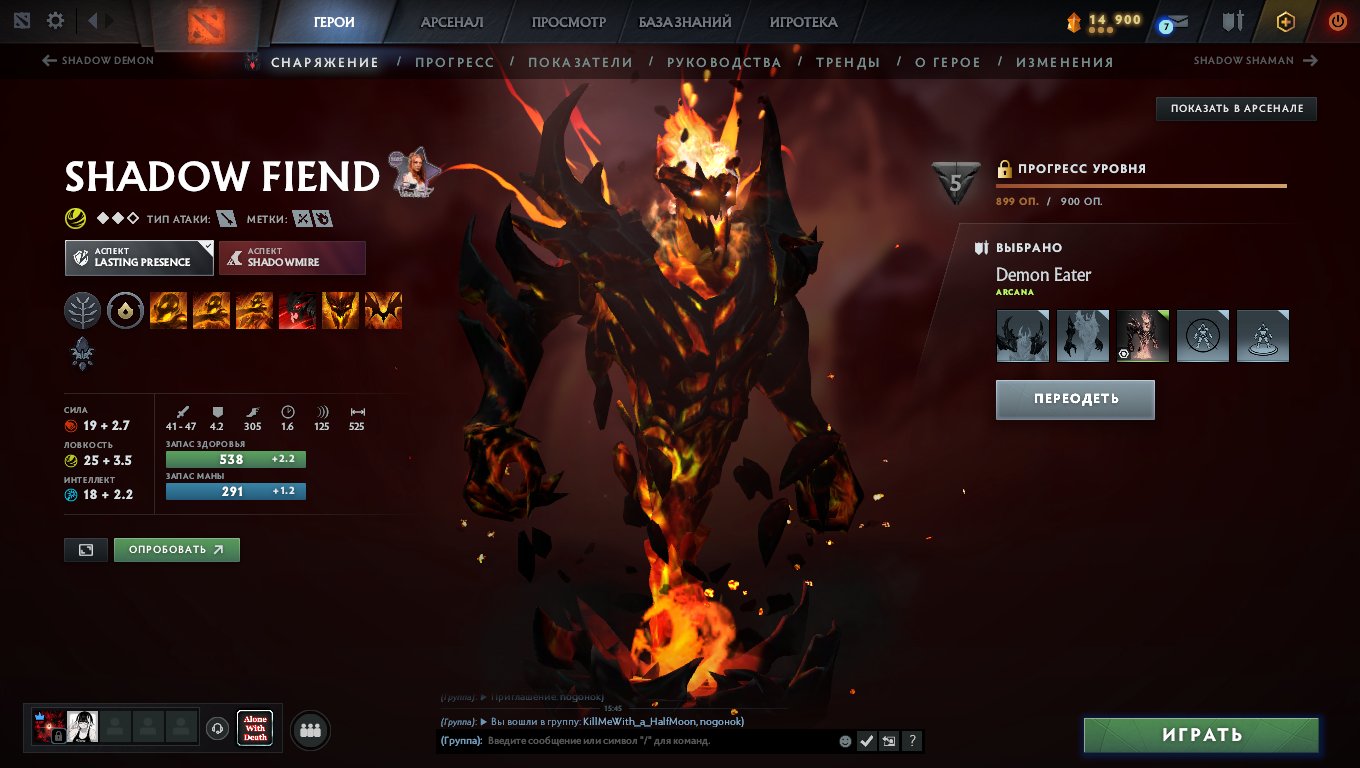This screenshot has height=768, width=1360.
Task: Open the talent tree icon
Action: click(x=83, y=310)
